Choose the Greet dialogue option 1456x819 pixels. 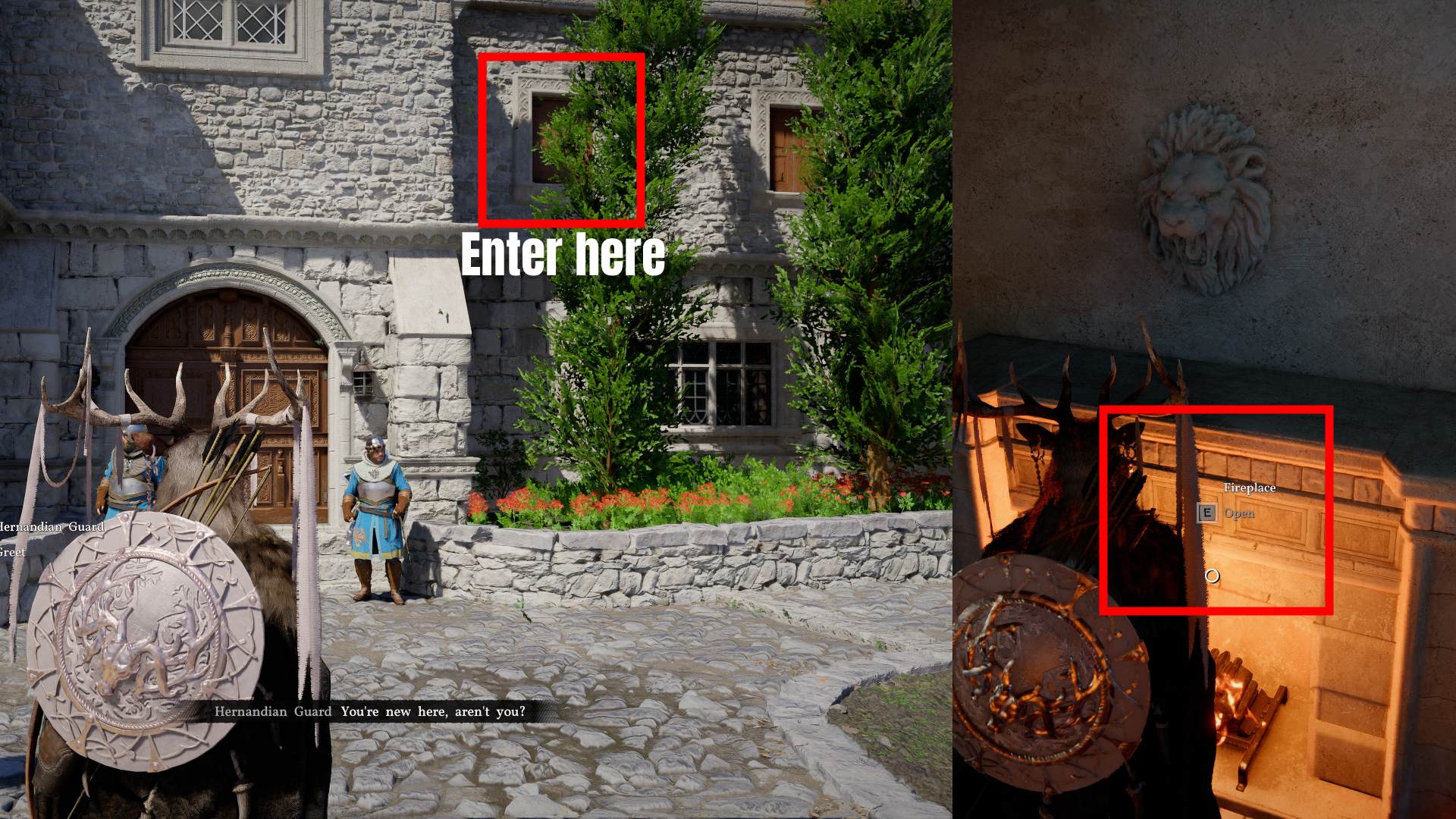tap(14, 553)
